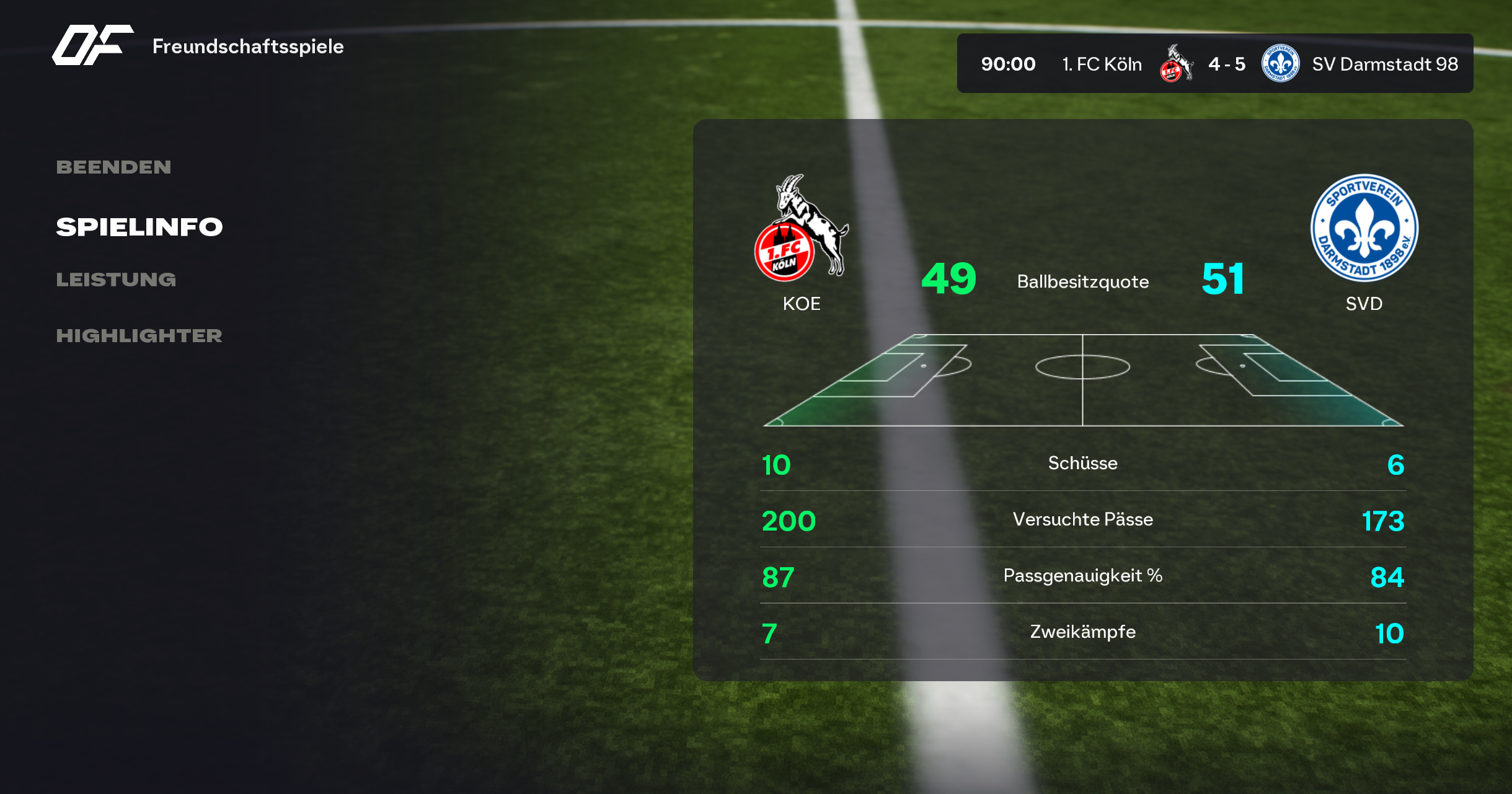The image size is (1512, 794).
Task: Open the SPIELINFO menu entry
Action: tap(139, 227)
